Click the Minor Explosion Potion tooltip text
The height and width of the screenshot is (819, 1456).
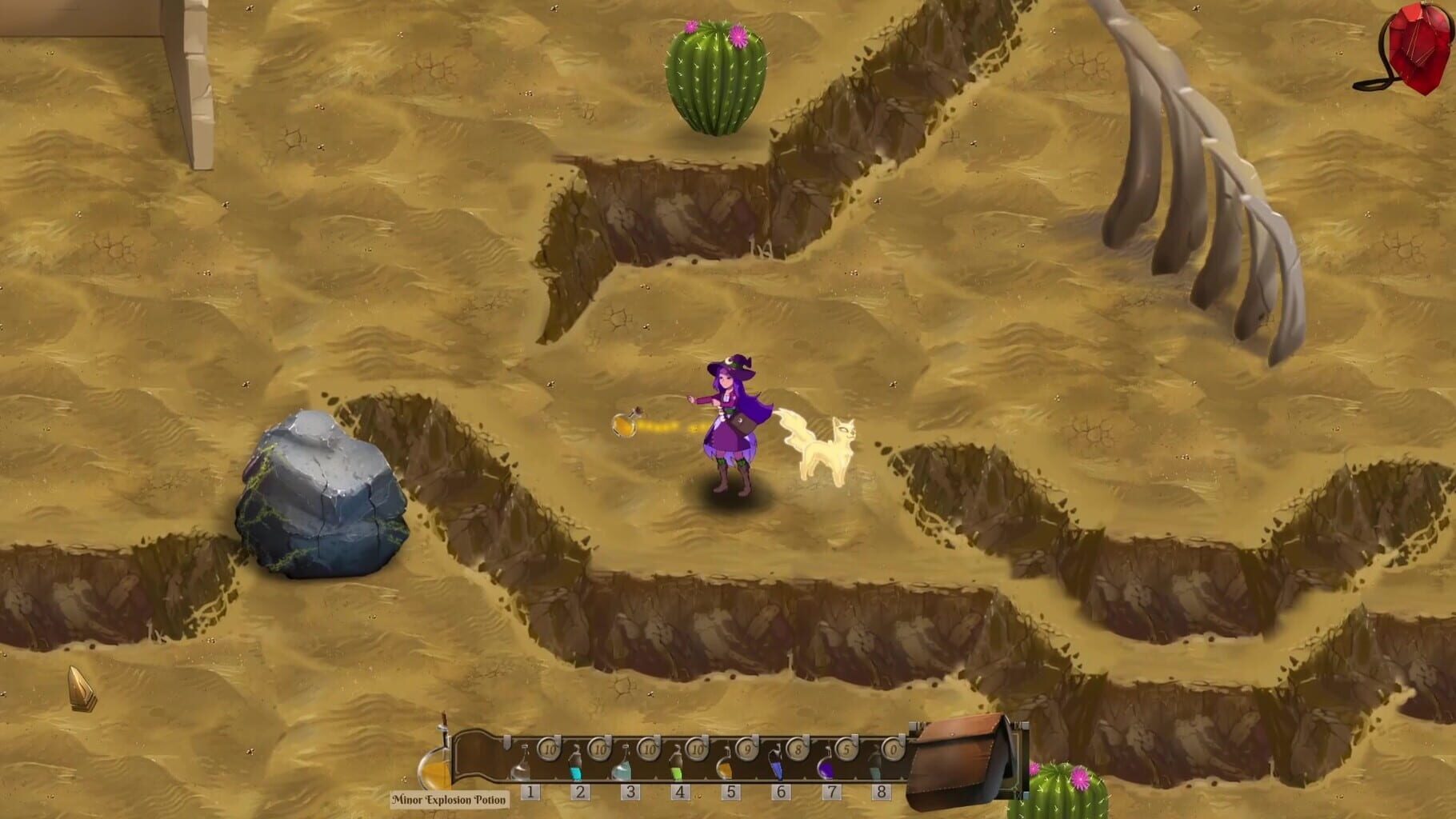[x=448, y=798]
